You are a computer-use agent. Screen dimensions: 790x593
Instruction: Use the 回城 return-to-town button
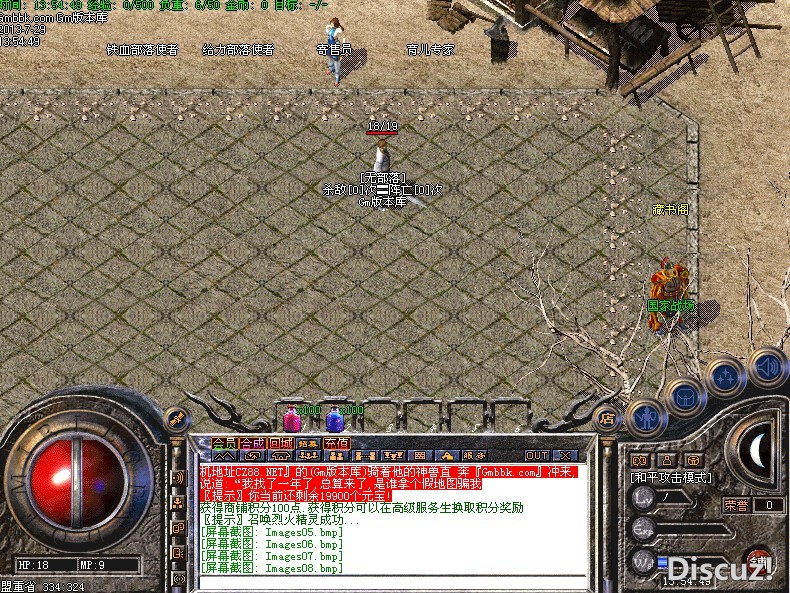click(281, 444)
